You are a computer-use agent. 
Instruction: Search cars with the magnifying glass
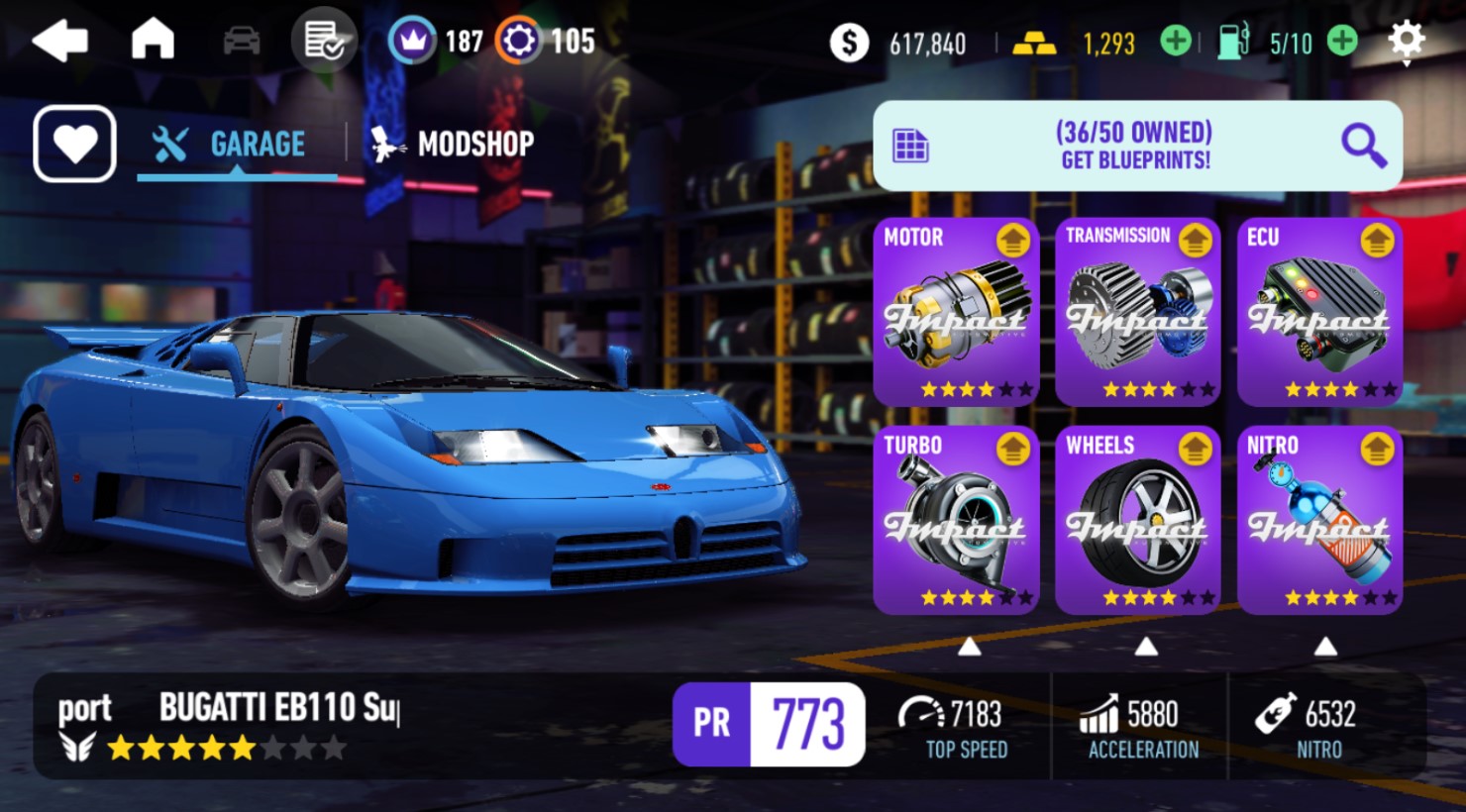pyautogui.click(x=1363, y=146)
